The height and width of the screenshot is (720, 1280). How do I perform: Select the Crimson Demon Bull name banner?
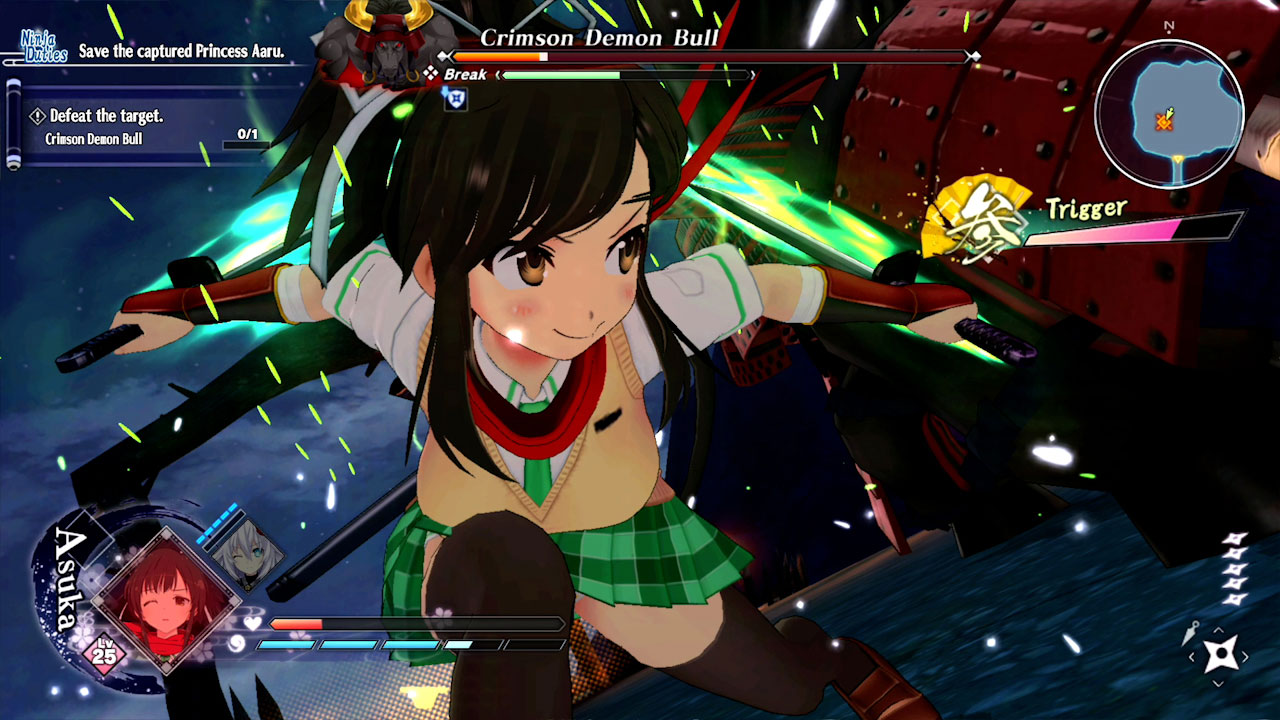point(600,37)
